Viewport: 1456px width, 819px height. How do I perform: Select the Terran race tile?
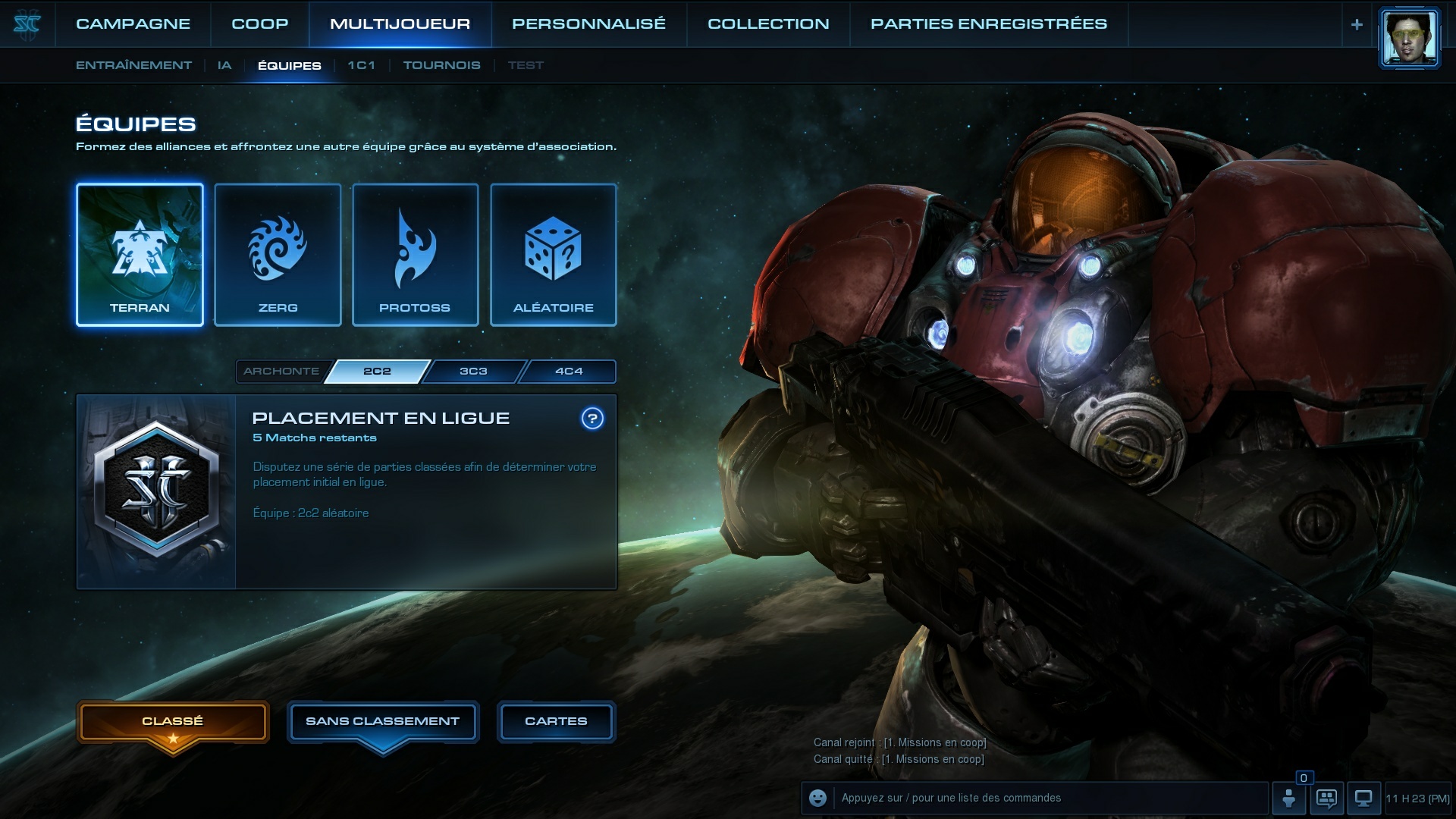(x=140, y=255)
